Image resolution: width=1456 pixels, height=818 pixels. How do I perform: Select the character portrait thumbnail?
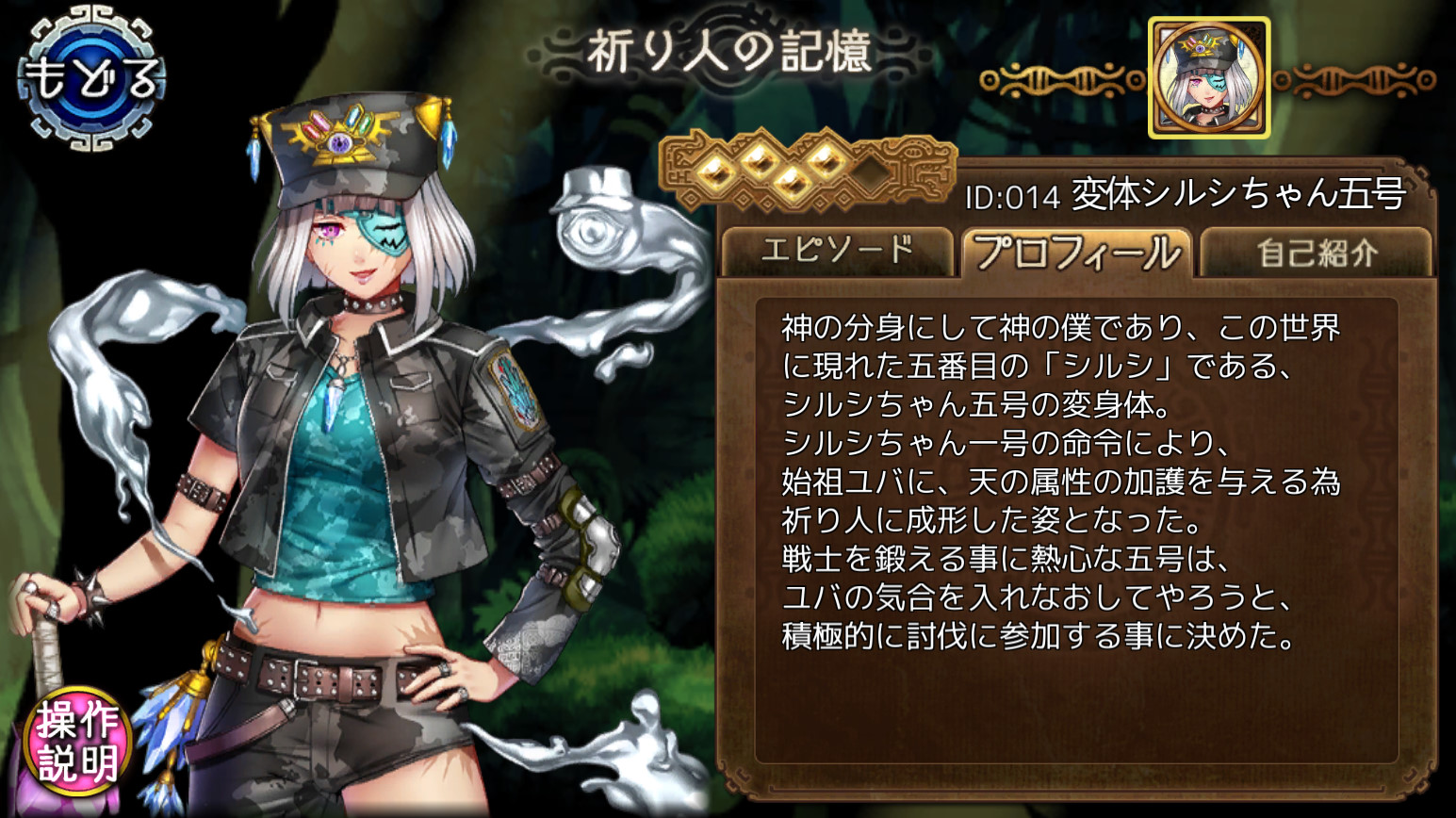[1208, 79]
